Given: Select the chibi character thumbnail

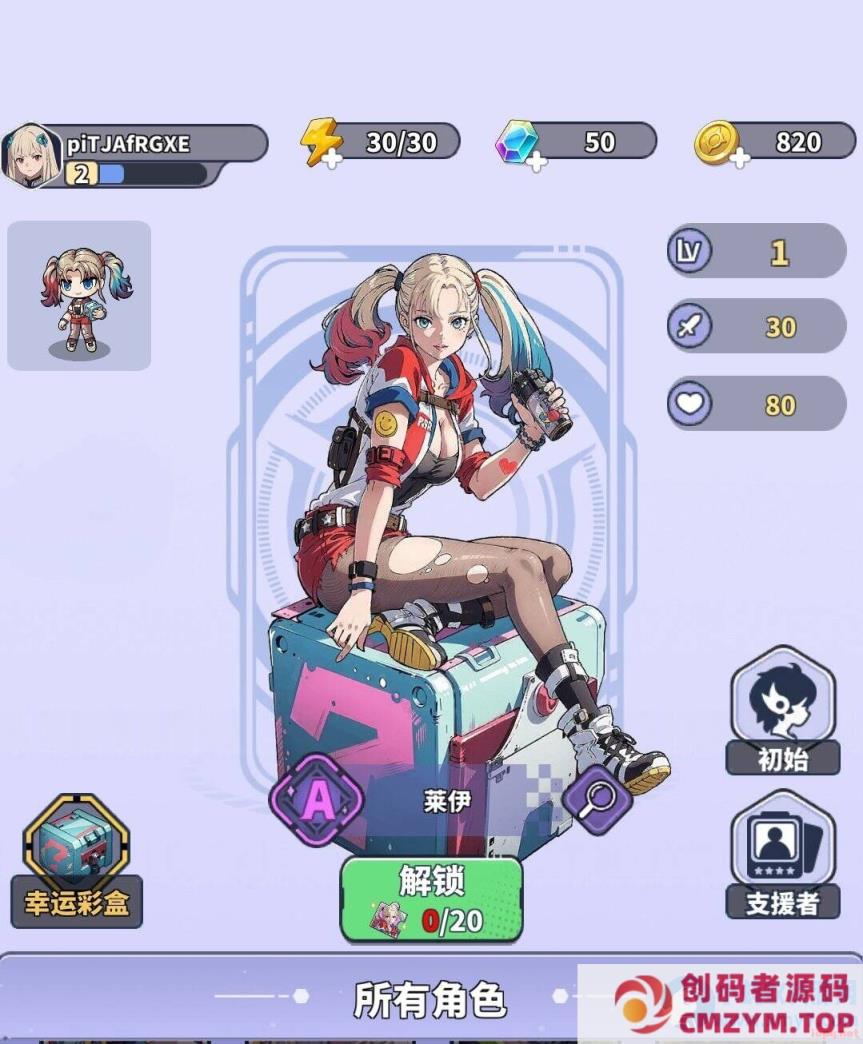Looking at the screenshot, I should [79, 296].
